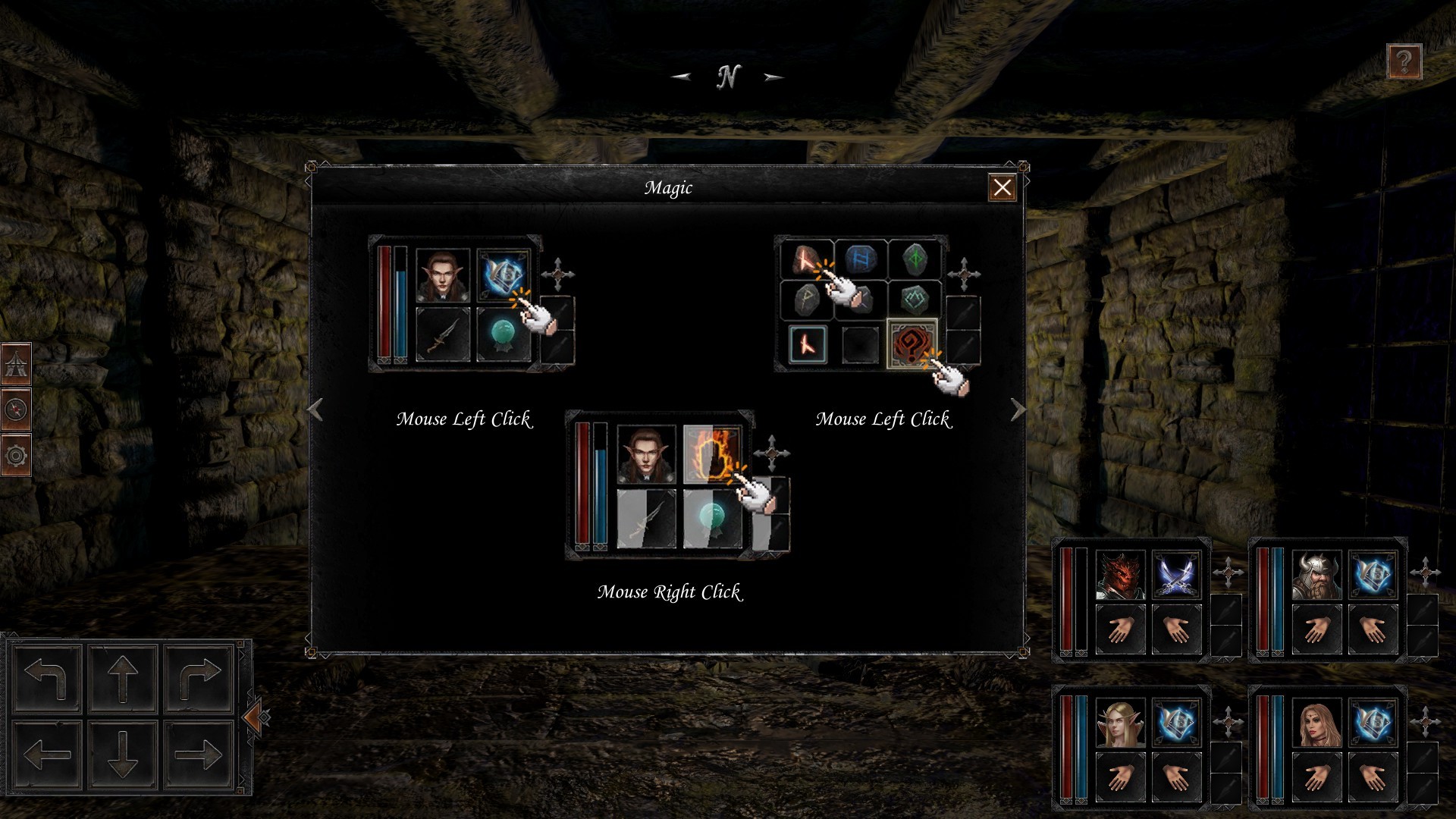Click the move forward arrow
The height and width of the screenshot is (819, 1456).
[122, 677]
